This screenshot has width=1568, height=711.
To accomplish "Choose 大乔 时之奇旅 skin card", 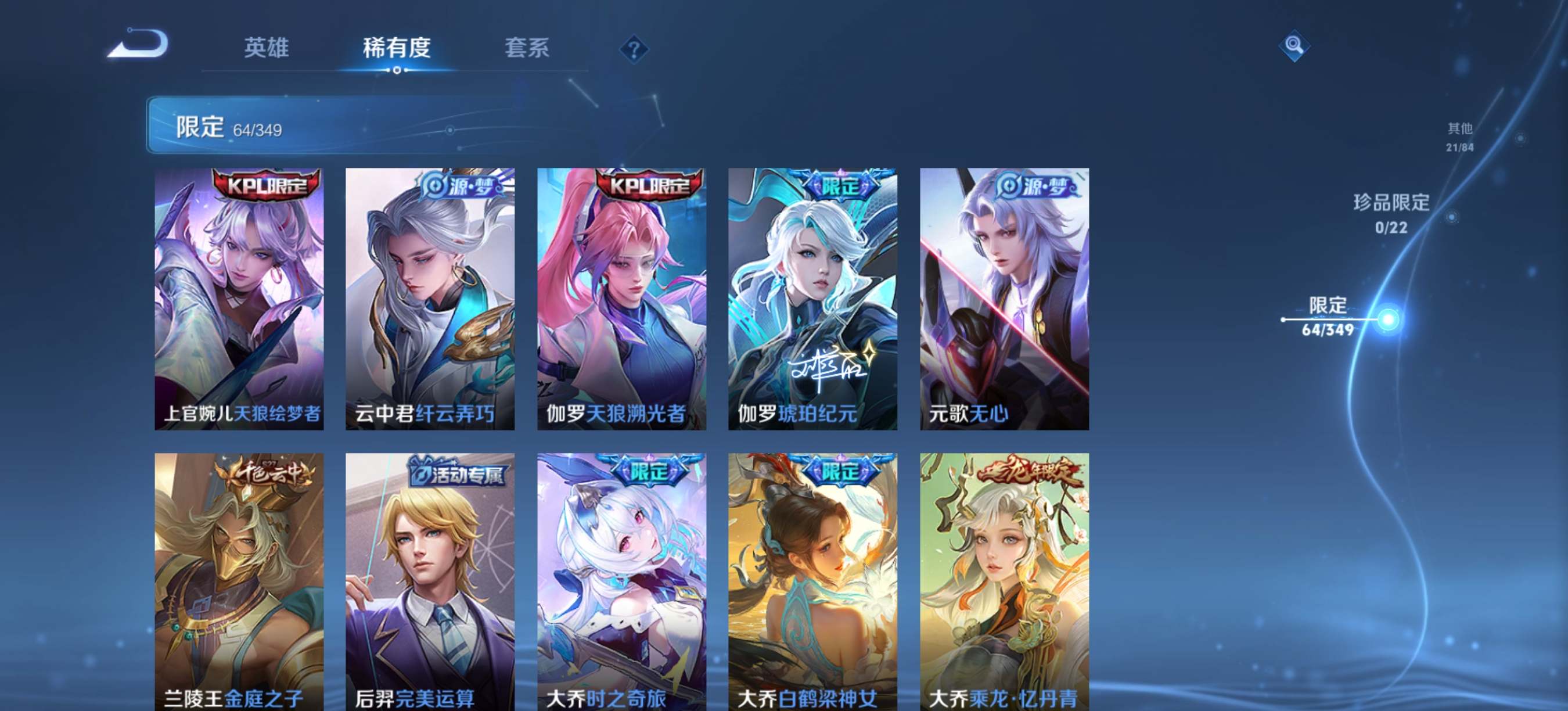I will pyautogui.click(x=621, y=581).
